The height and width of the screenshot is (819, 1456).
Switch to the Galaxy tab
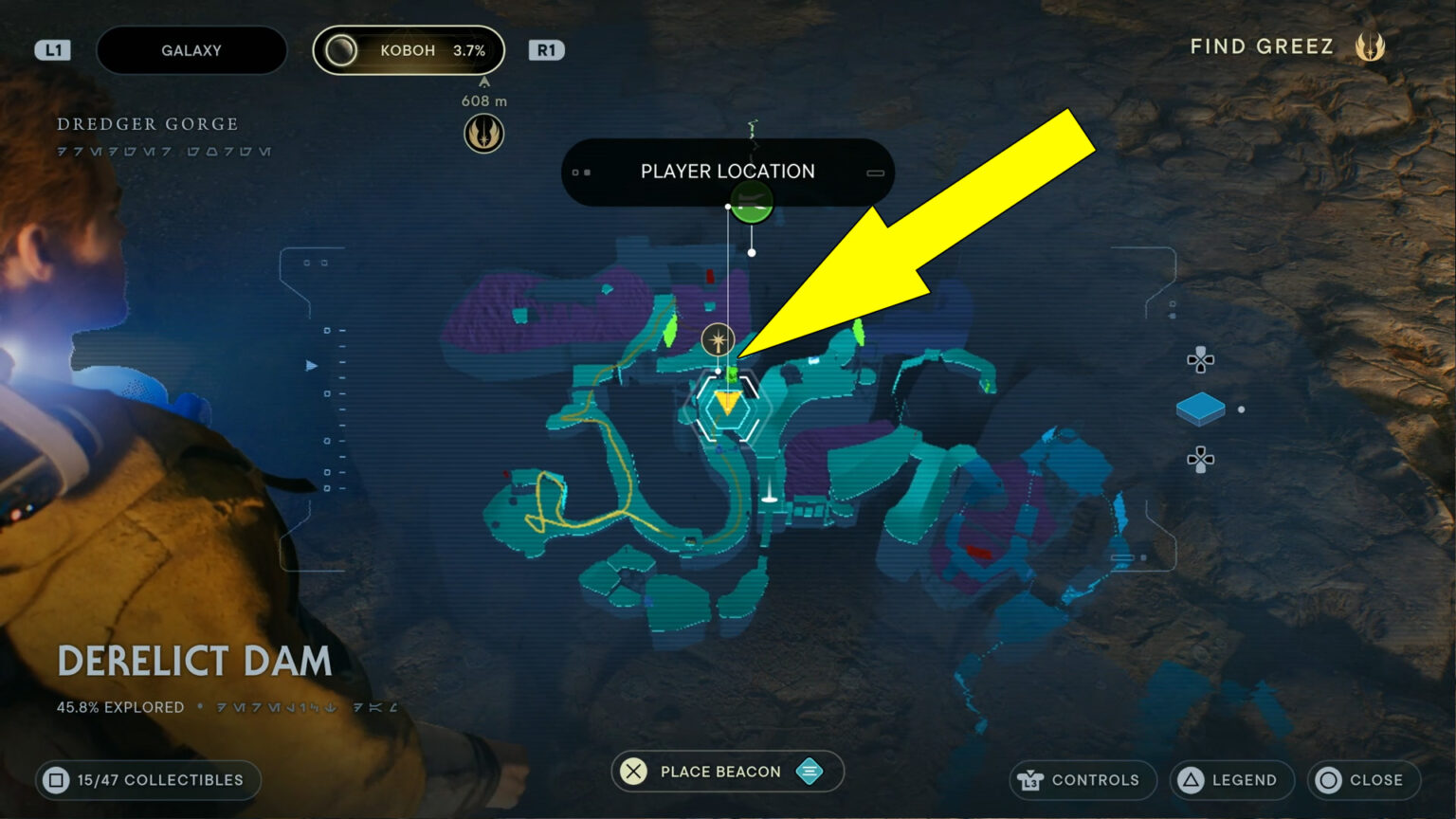pos(191,49)
